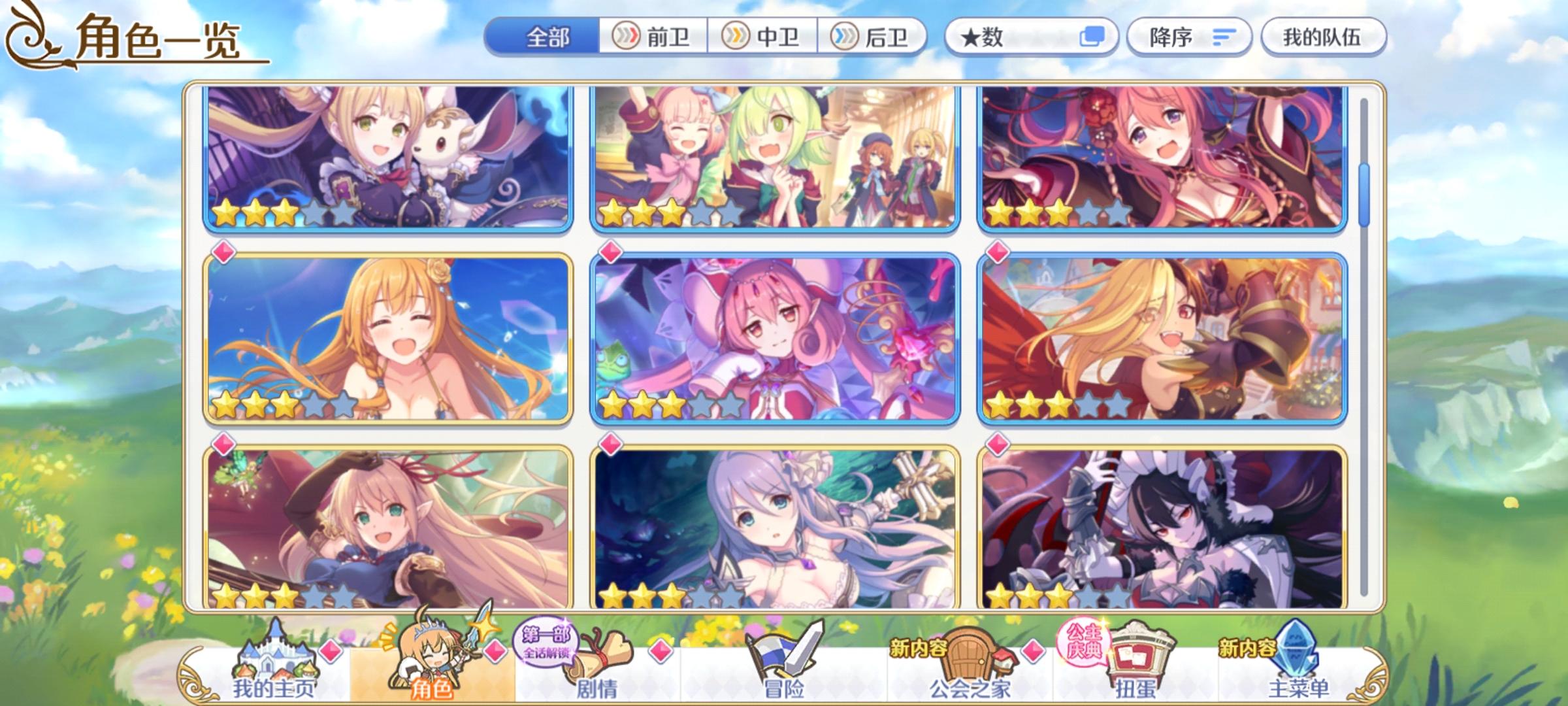Click the red 前卫 position arrow icon
This screenshot has height=706, width=1568.
[625, 37]
